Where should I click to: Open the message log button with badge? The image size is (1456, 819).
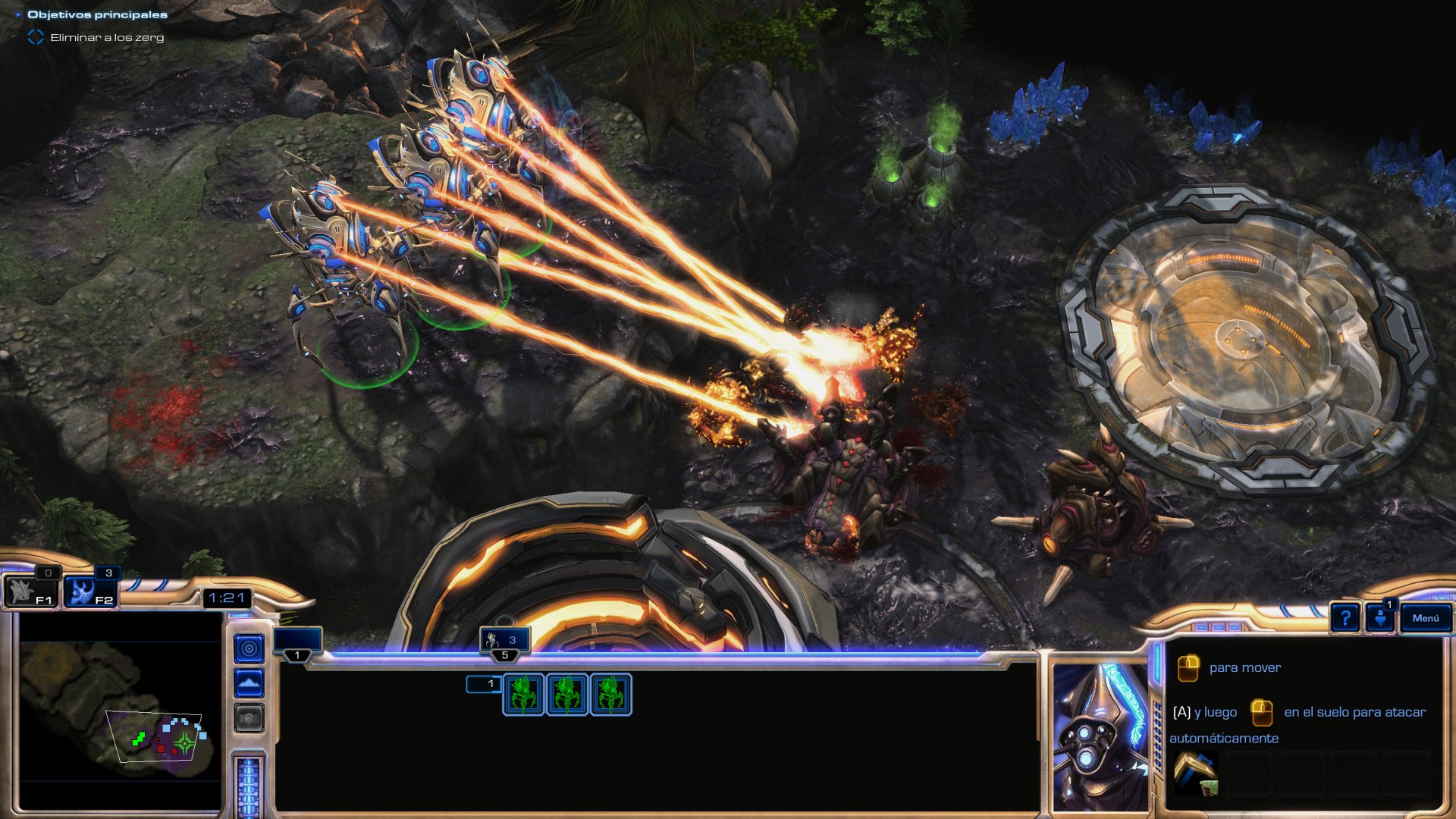click(1380, 617)
